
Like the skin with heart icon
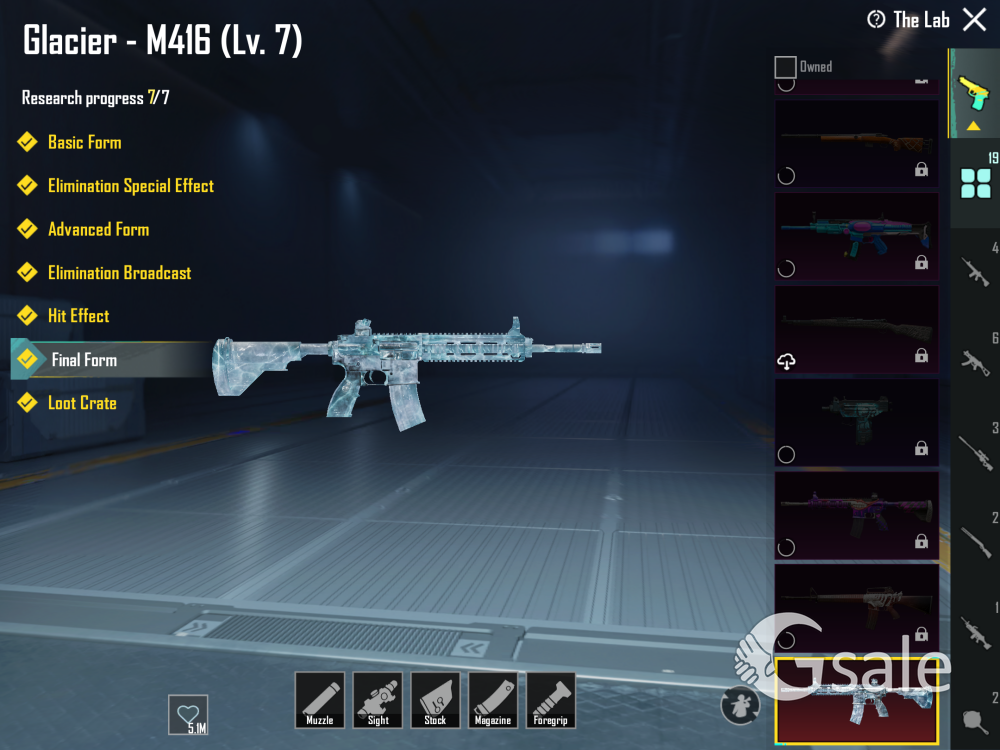[x=188, y=714]
